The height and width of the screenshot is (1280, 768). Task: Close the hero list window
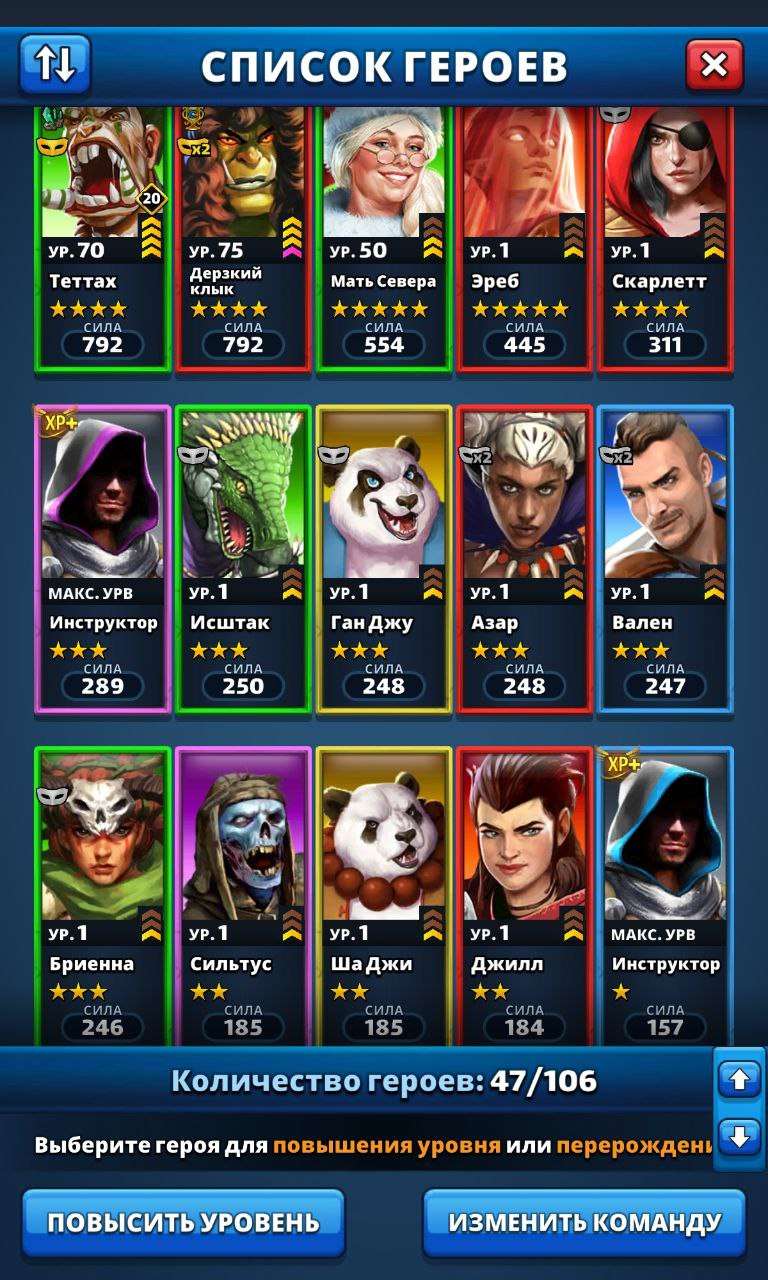tap(714, 65)
